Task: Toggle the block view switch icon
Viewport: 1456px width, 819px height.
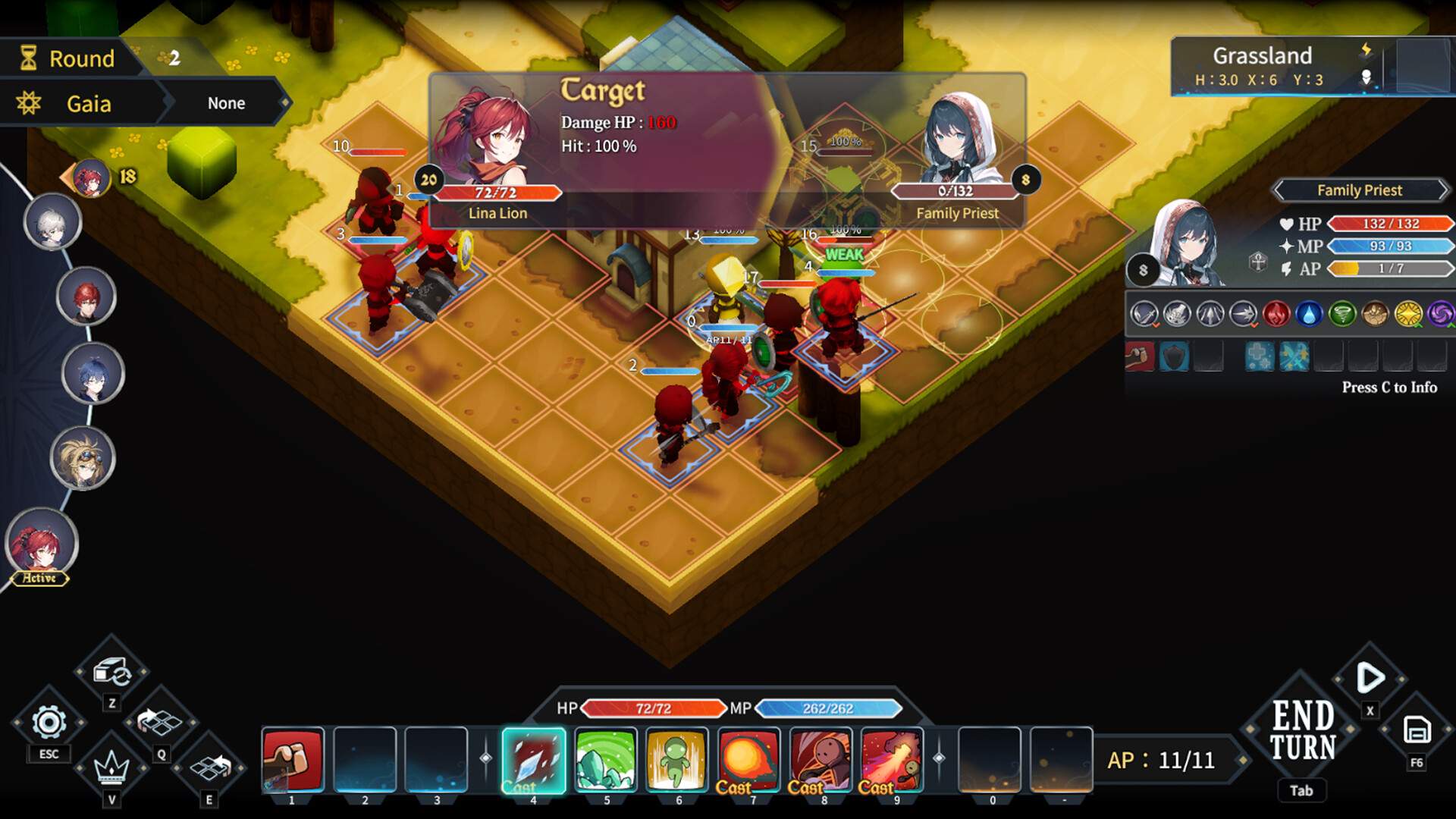Action: [112, 672]
